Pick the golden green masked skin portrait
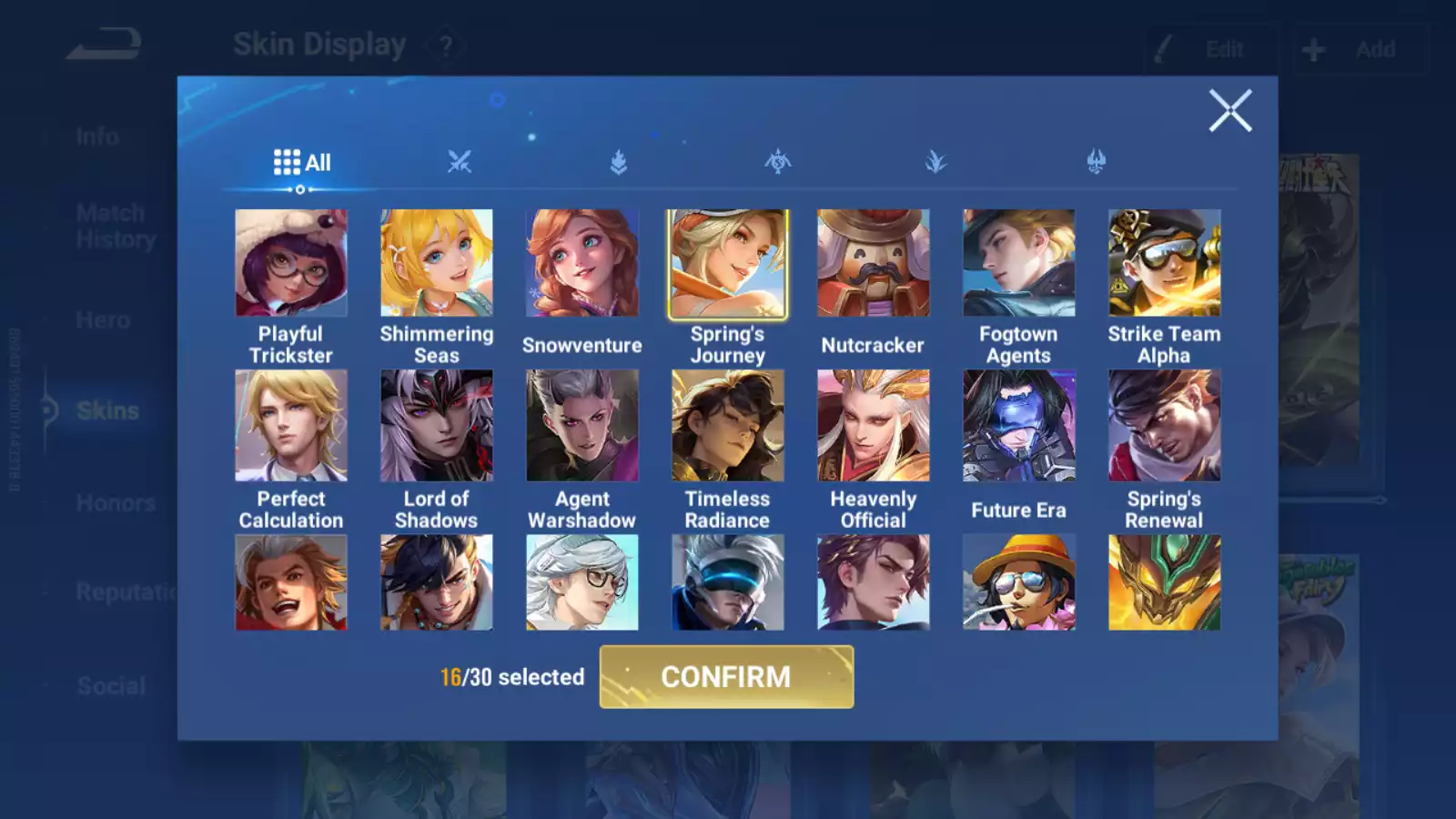Screen dimensions: 1456x819 (x=1165, y=582)
